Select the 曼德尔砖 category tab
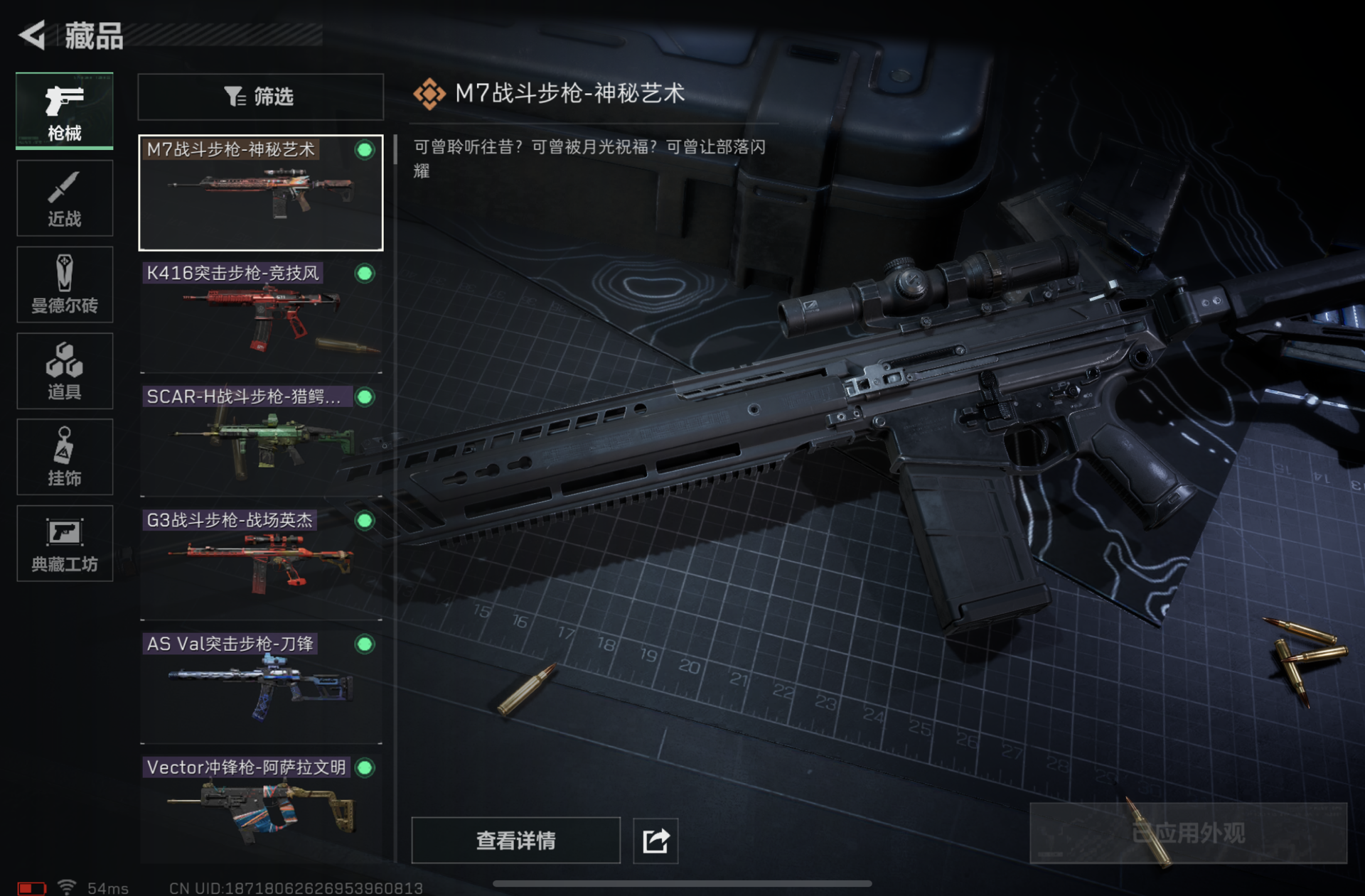This screenshot has width=1365, height=896. coord(65,284)
